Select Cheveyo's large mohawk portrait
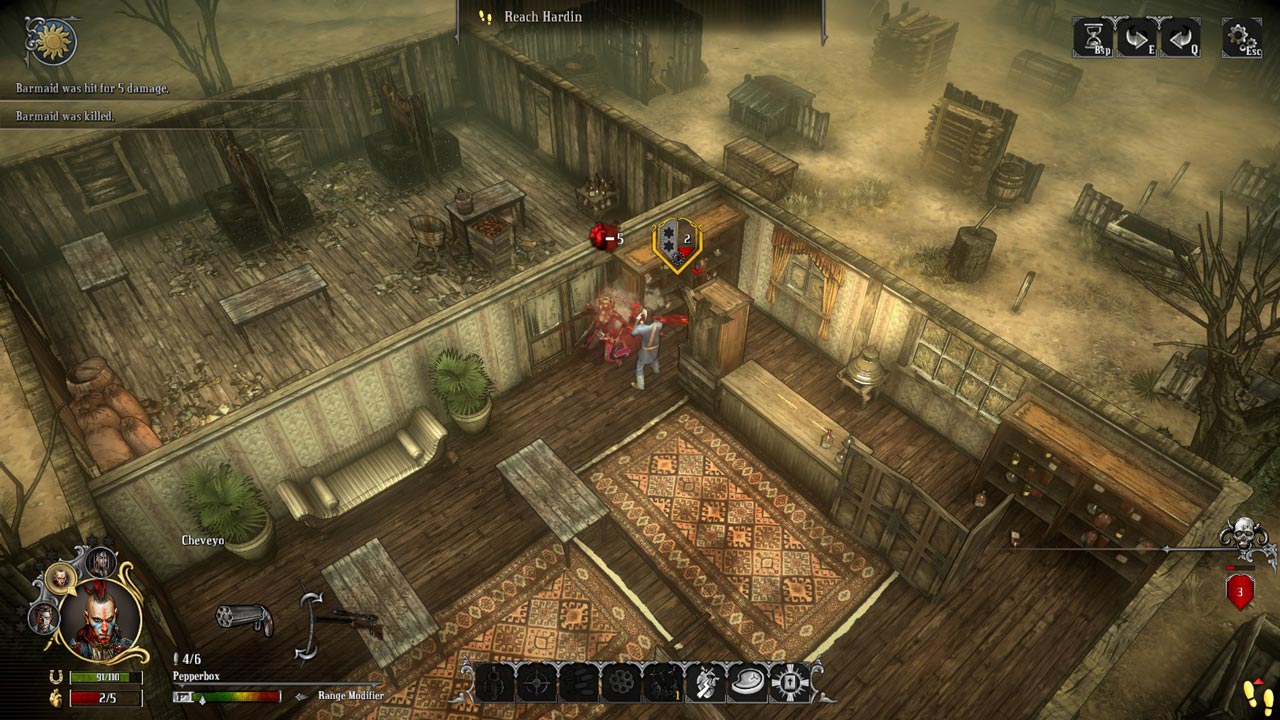The height and width of the screenshot is (720, 1280). point(101,622)
